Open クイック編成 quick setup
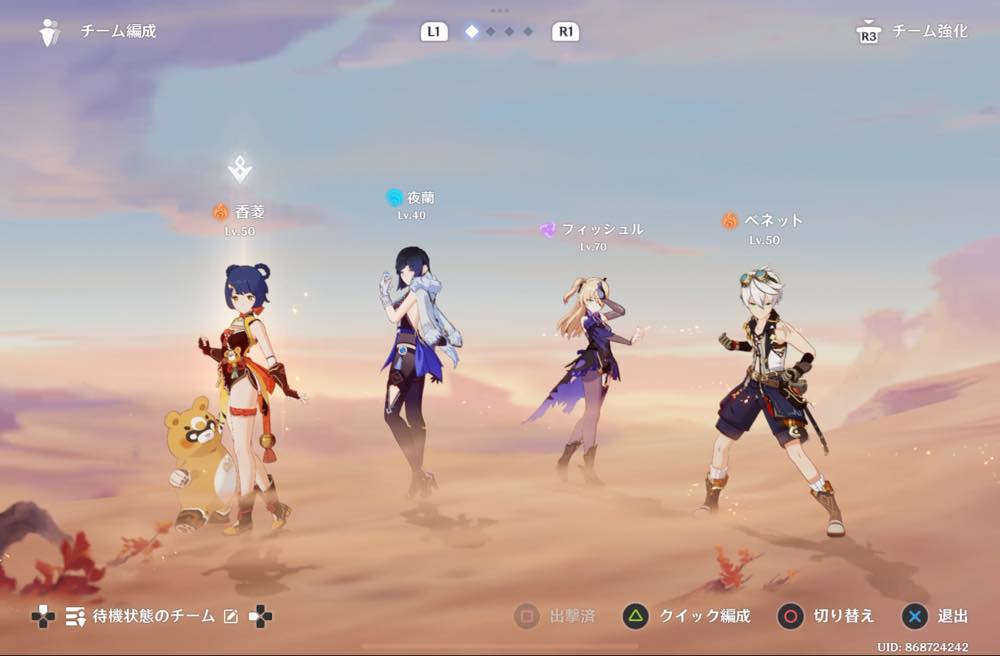 [x=687, y=616]
